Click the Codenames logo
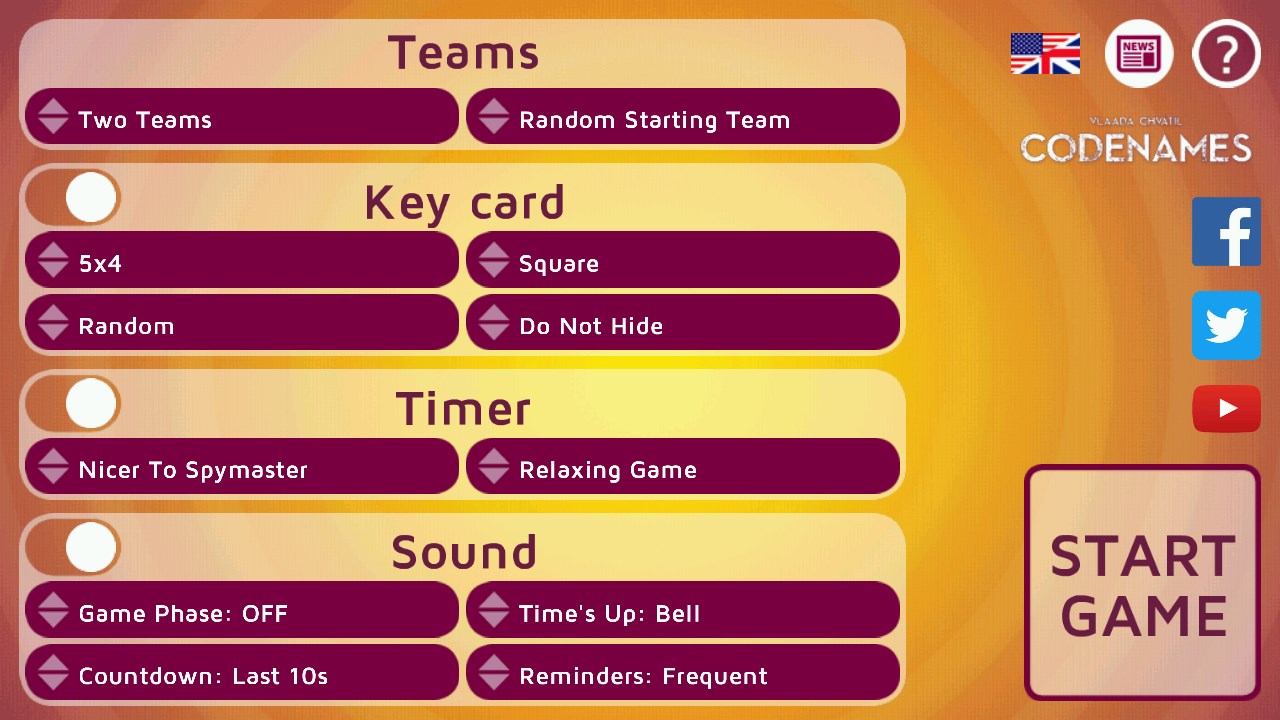This screenshot has height=720, width=1280. click(1136, 144)
